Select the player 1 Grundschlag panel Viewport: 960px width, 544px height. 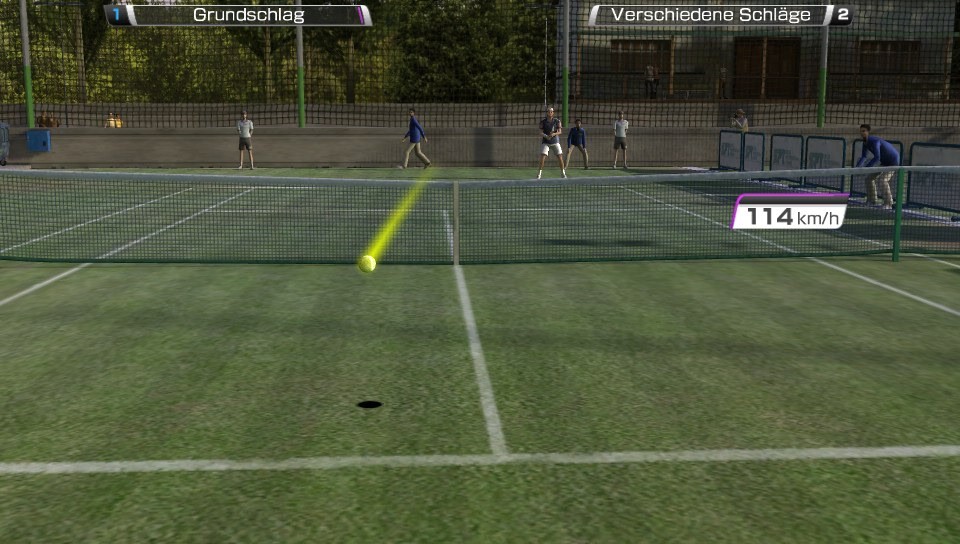(x=238, y=15)
